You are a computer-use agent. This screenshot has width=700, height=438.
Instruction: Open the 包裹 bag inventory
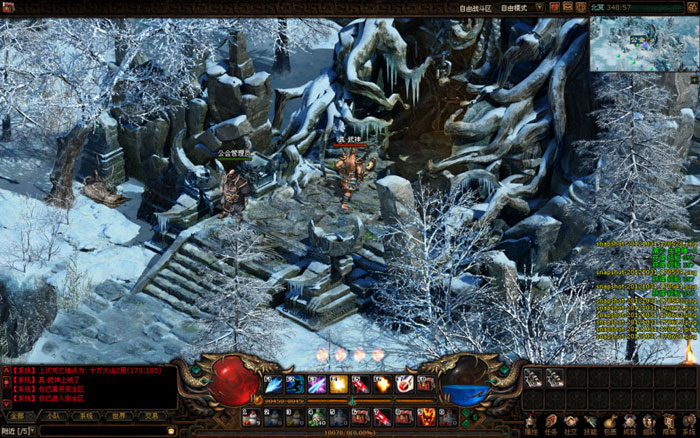point(611,424)
